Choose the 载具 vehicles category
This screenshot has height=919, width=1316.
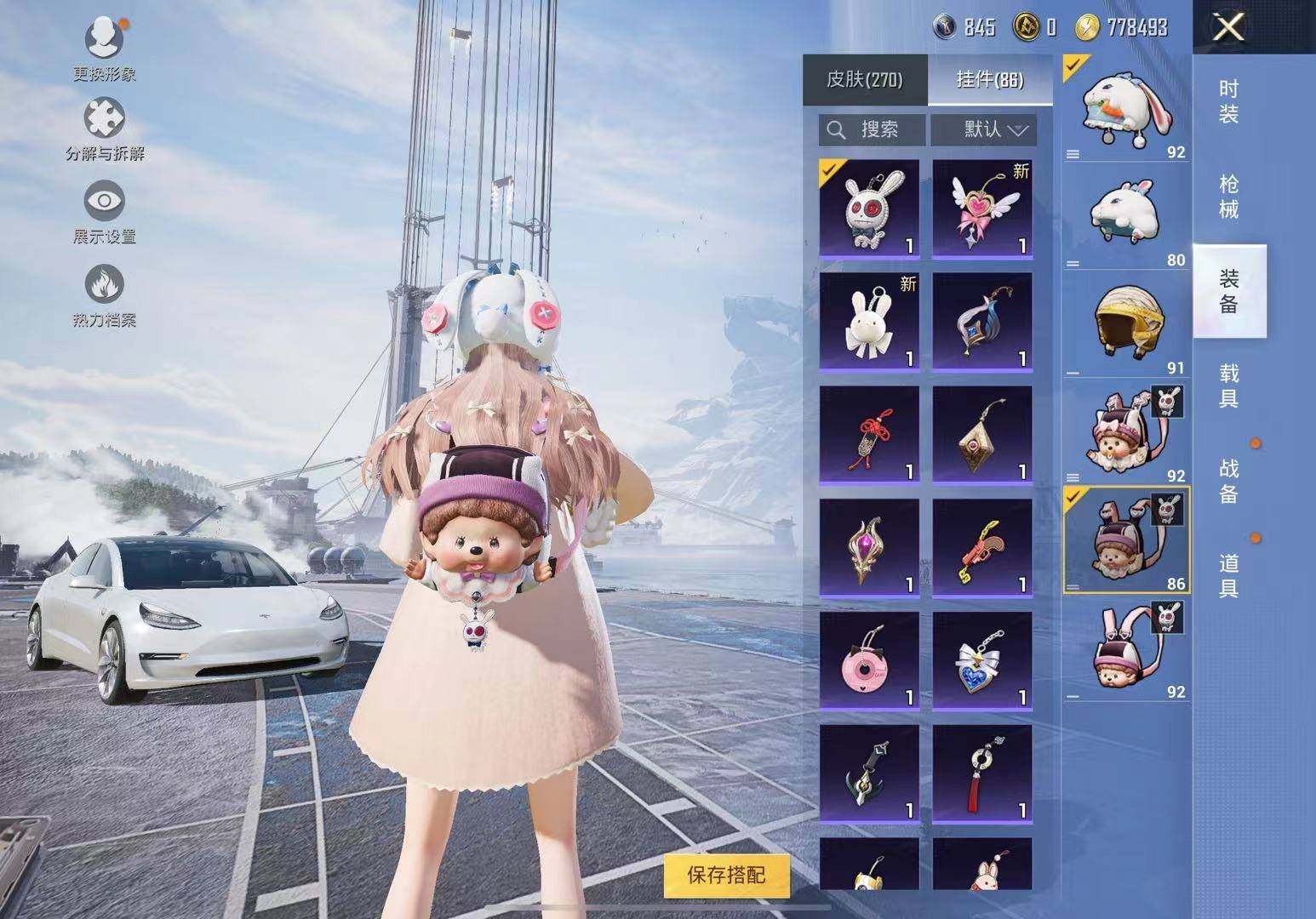[x=1228, y=385]
